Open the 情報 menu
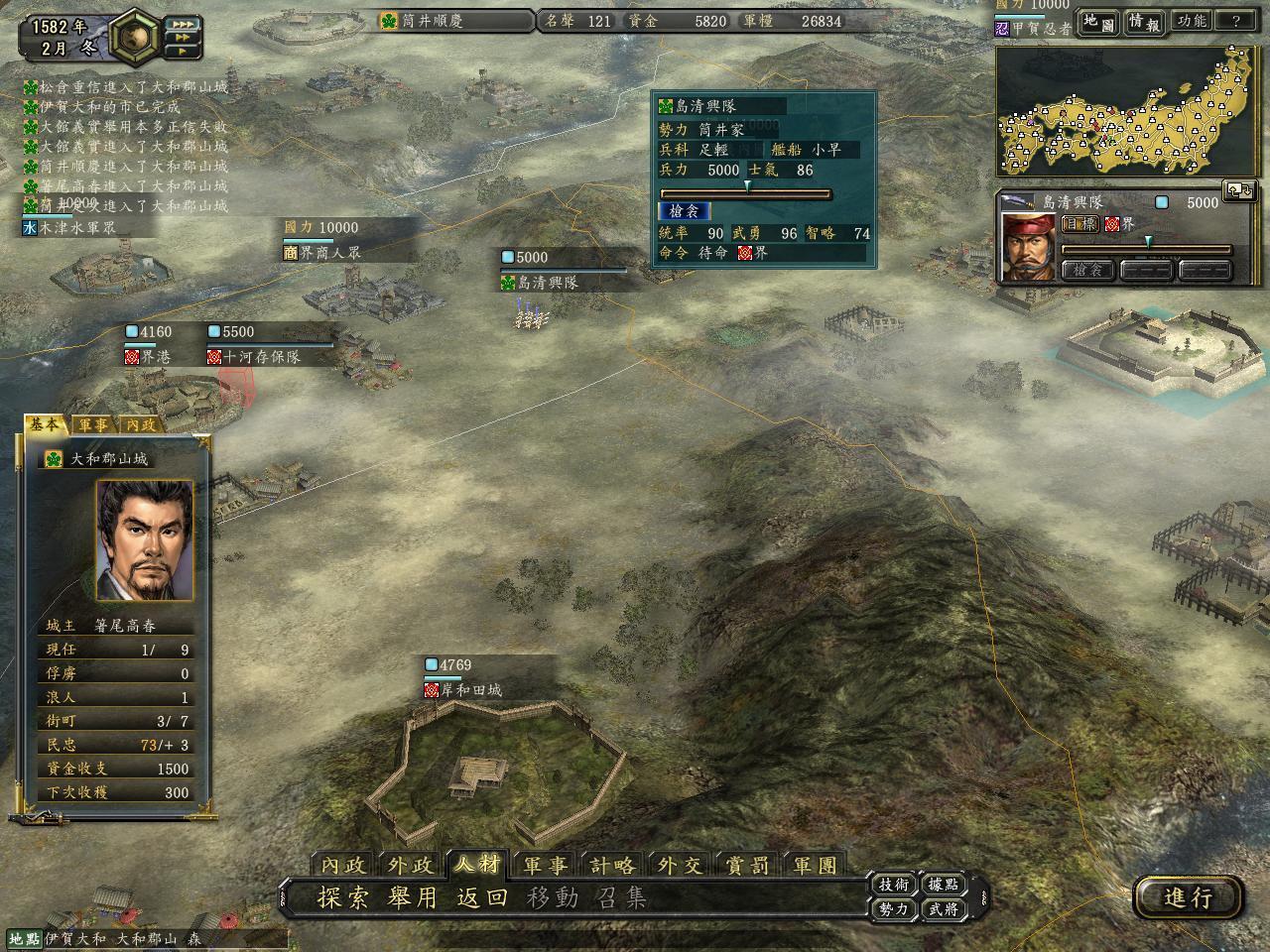This screenshot has width=1270, height=952. coord(1144,22)
